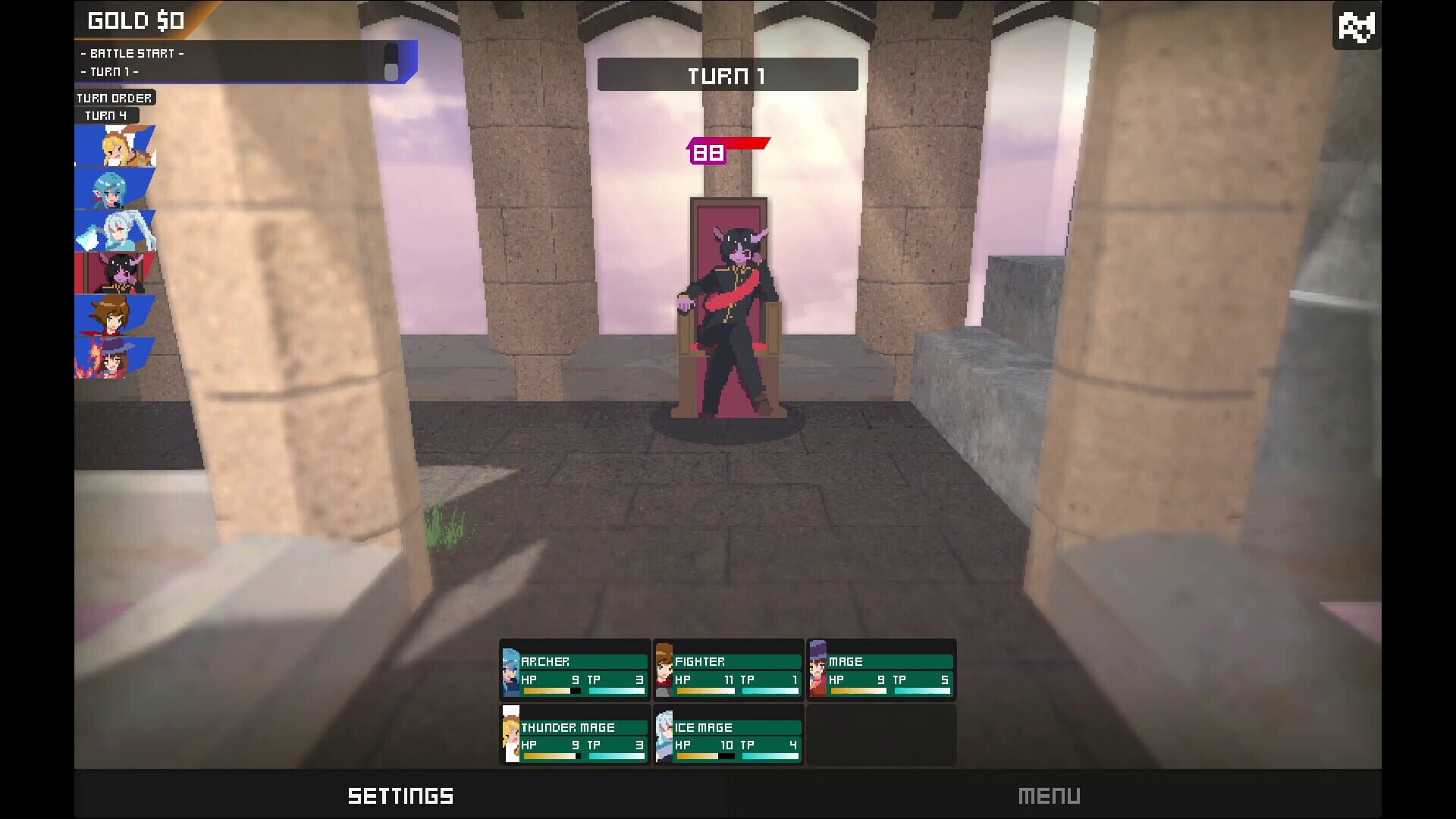Toggle the Mage's status card selection
Screen dimensions: 1456x819
pos(882,671)
